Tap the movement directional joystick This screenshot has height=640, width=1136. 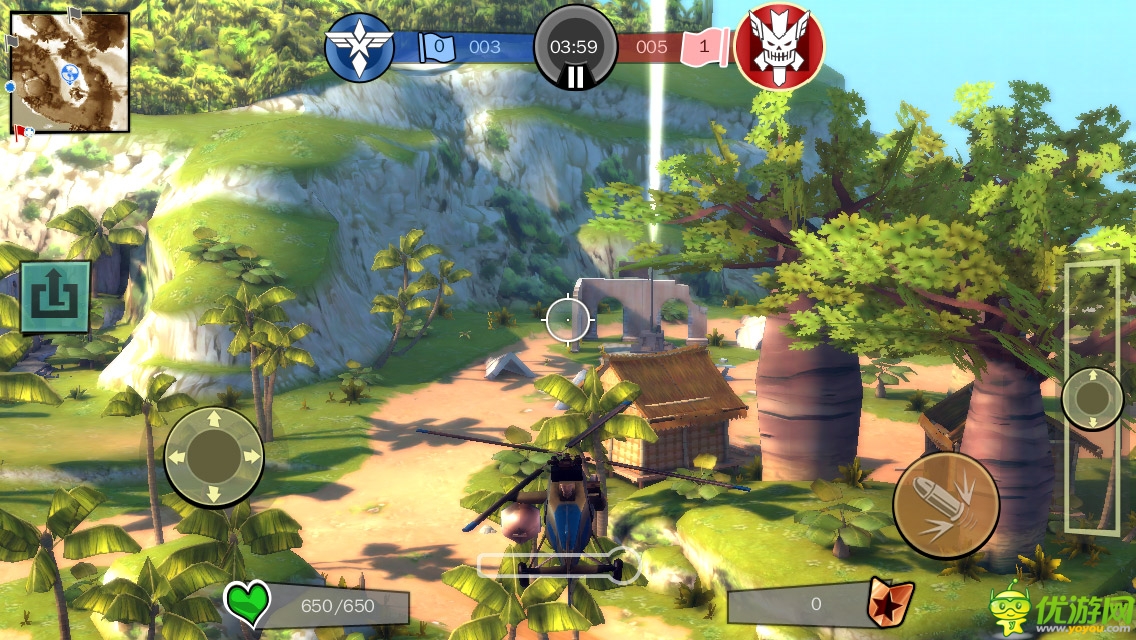click(x=214, y=457)
